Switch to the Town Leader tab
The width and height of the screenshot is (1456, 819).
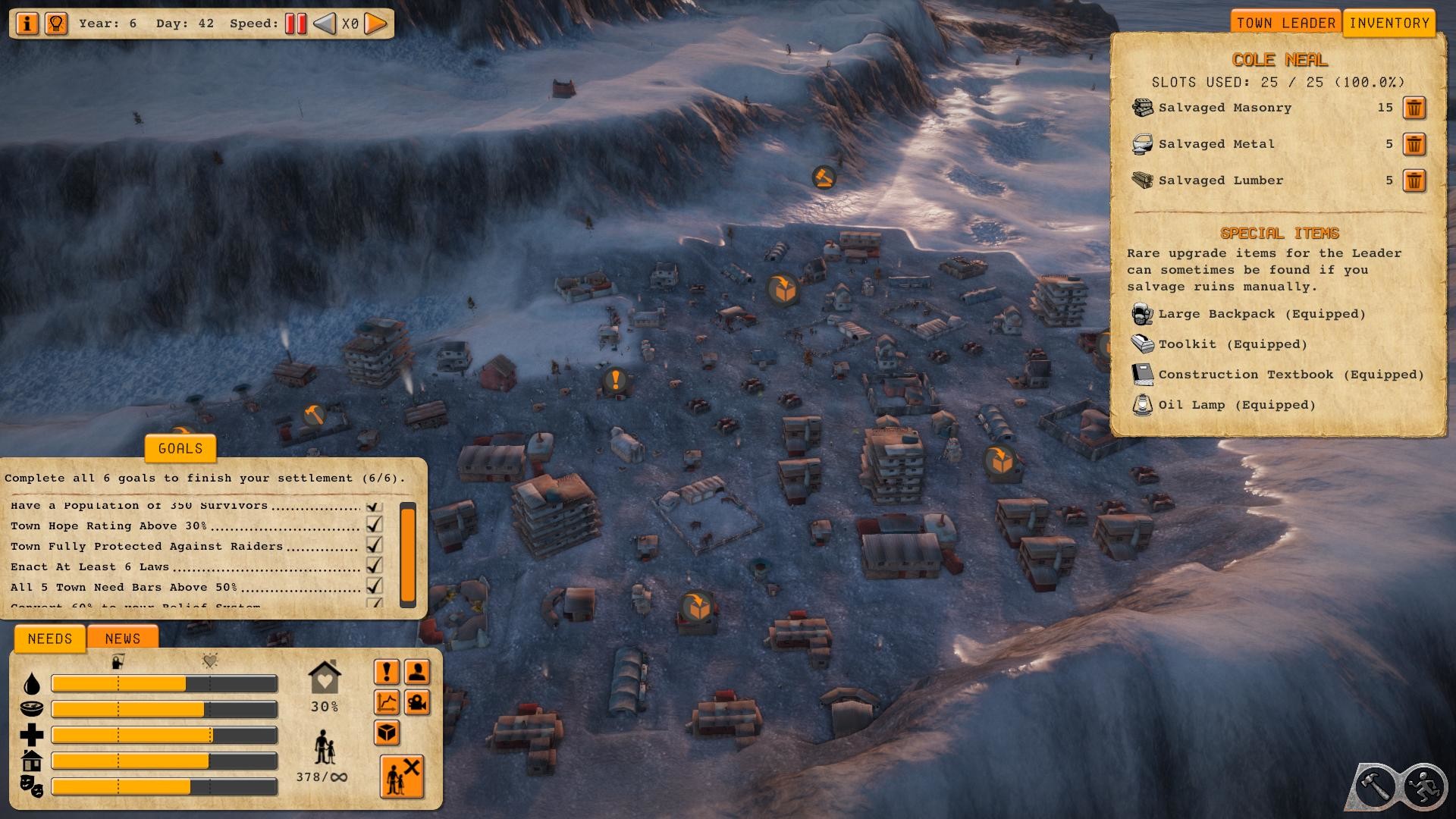(x=1285, y=23)
